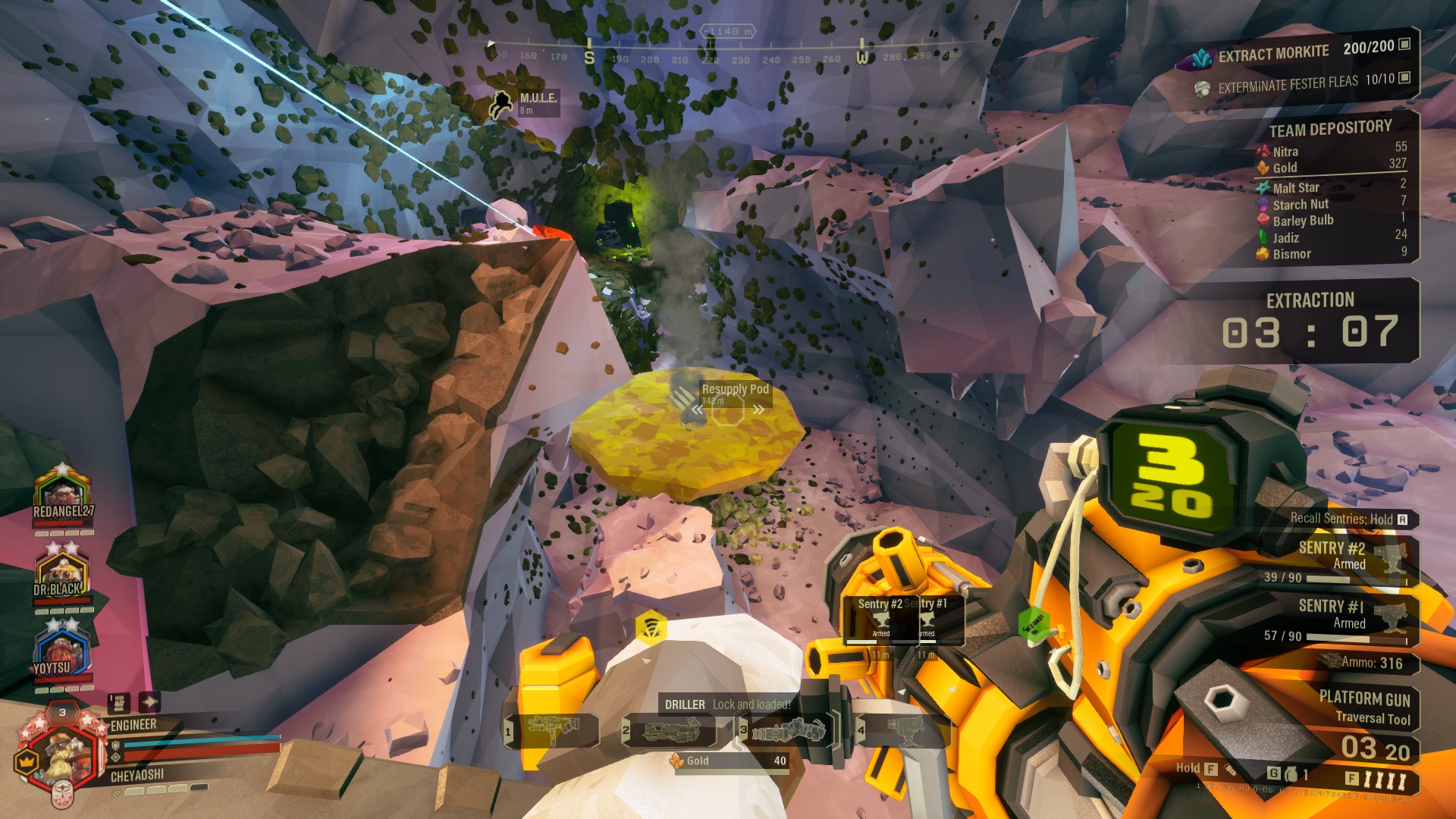Select the sentry gun in slot 4
This screenshot has height=819, width=1456.
902,730
